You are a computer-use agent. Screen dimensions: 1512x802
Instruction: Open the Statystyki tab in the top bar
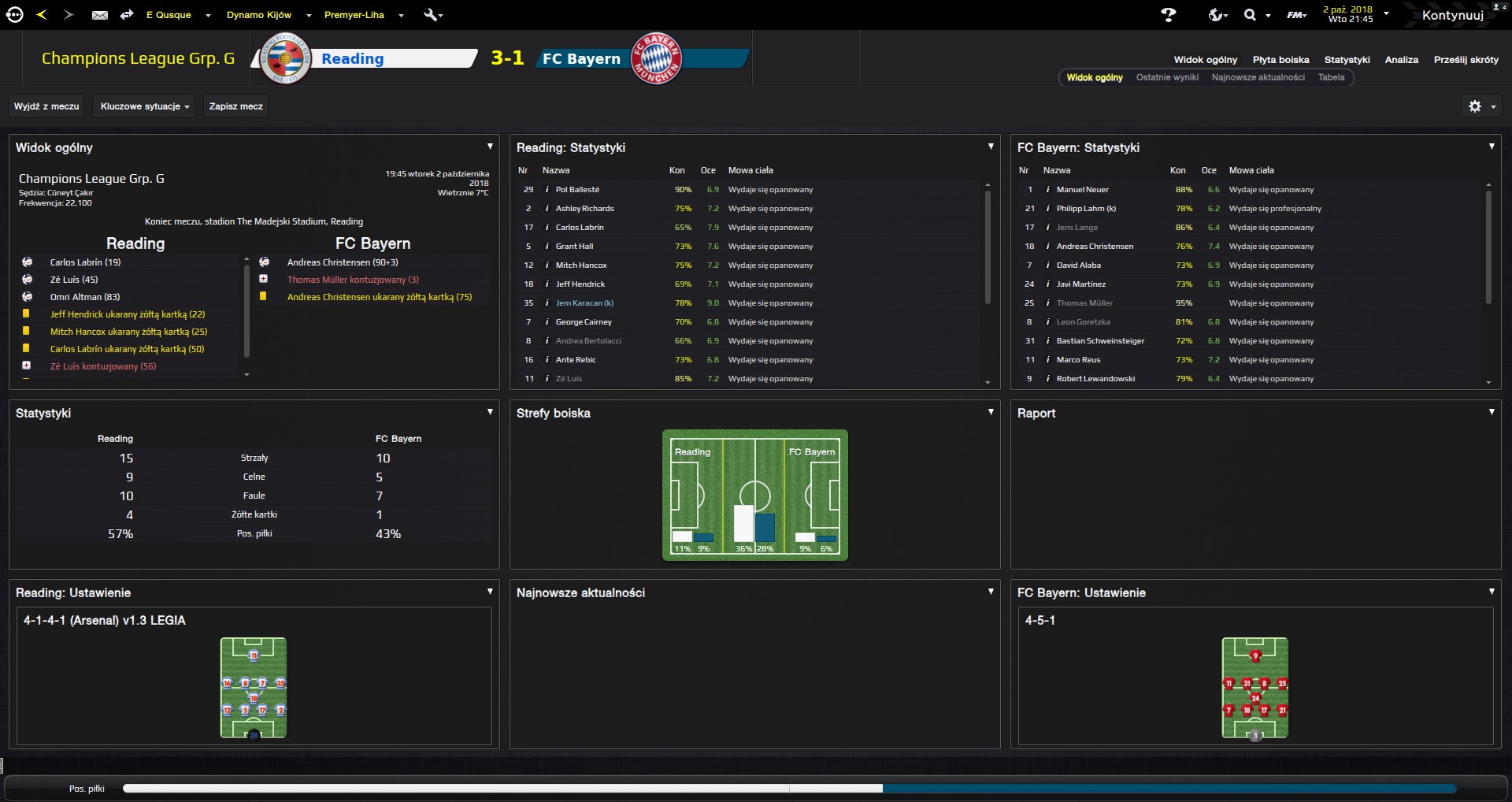(1347, 60)
